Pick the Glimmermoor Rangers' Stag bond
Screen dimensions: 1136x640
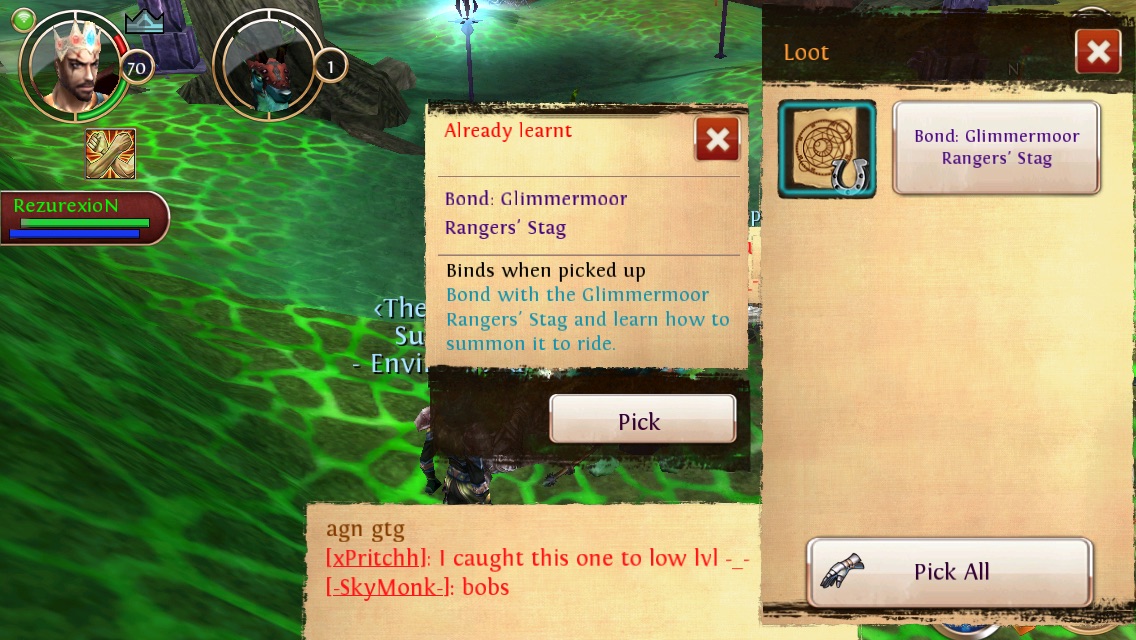coord(642,420)
